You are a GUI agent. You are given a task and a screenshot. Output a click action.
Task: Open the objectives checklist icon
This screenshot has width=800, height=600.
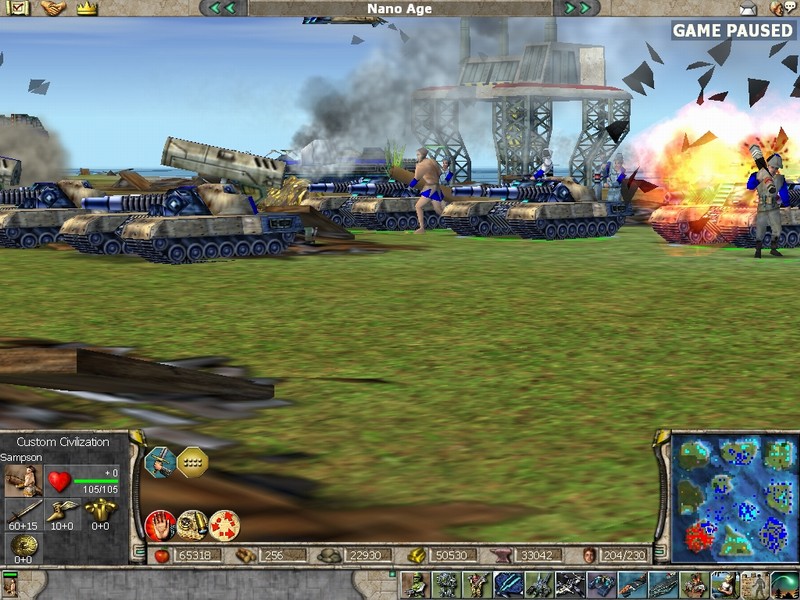[x=20, y=8]
